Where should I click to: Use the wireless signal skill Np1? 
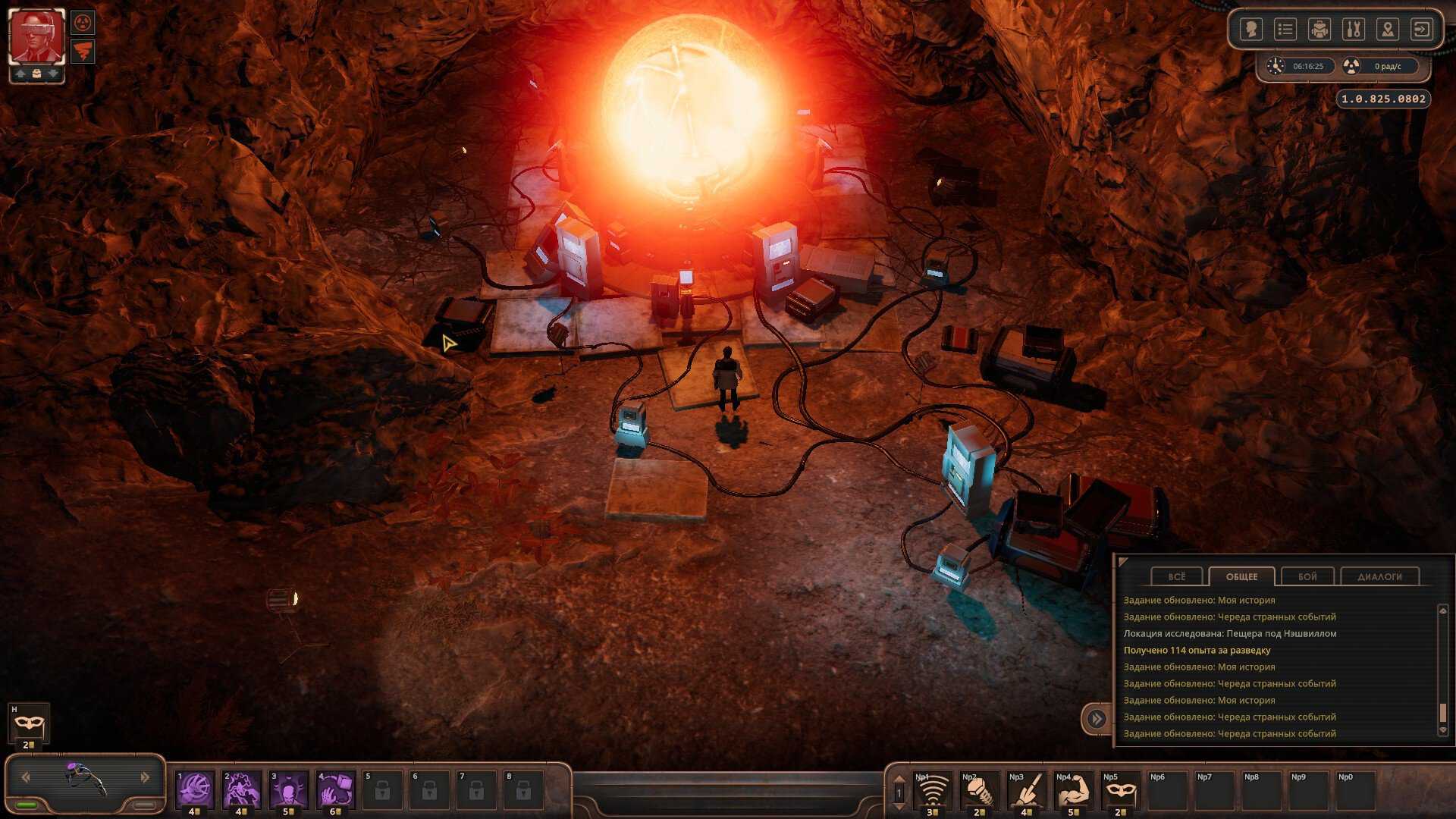tap(932, 790)
